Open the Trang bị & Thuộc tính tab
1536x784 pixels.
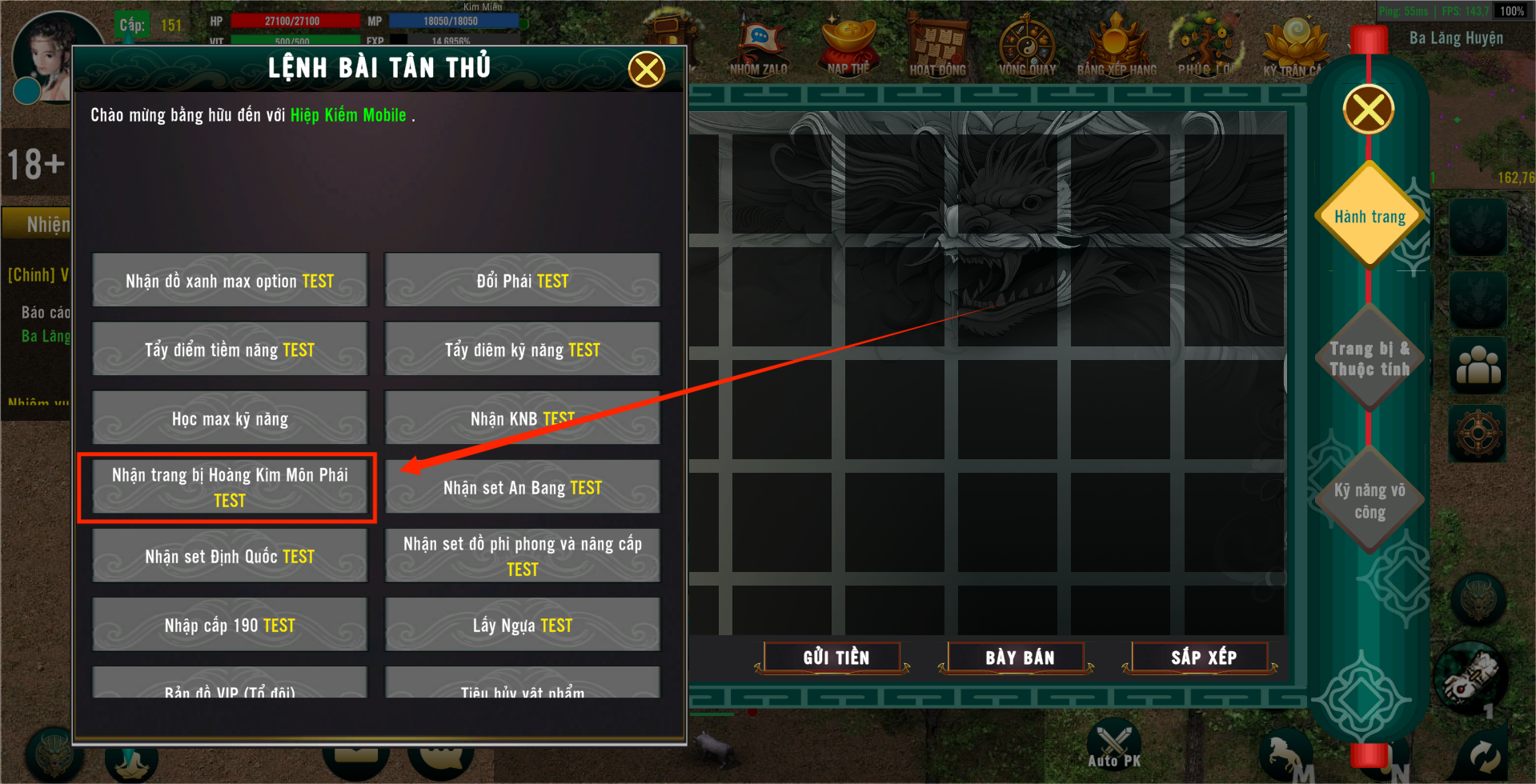(1370, 358)
